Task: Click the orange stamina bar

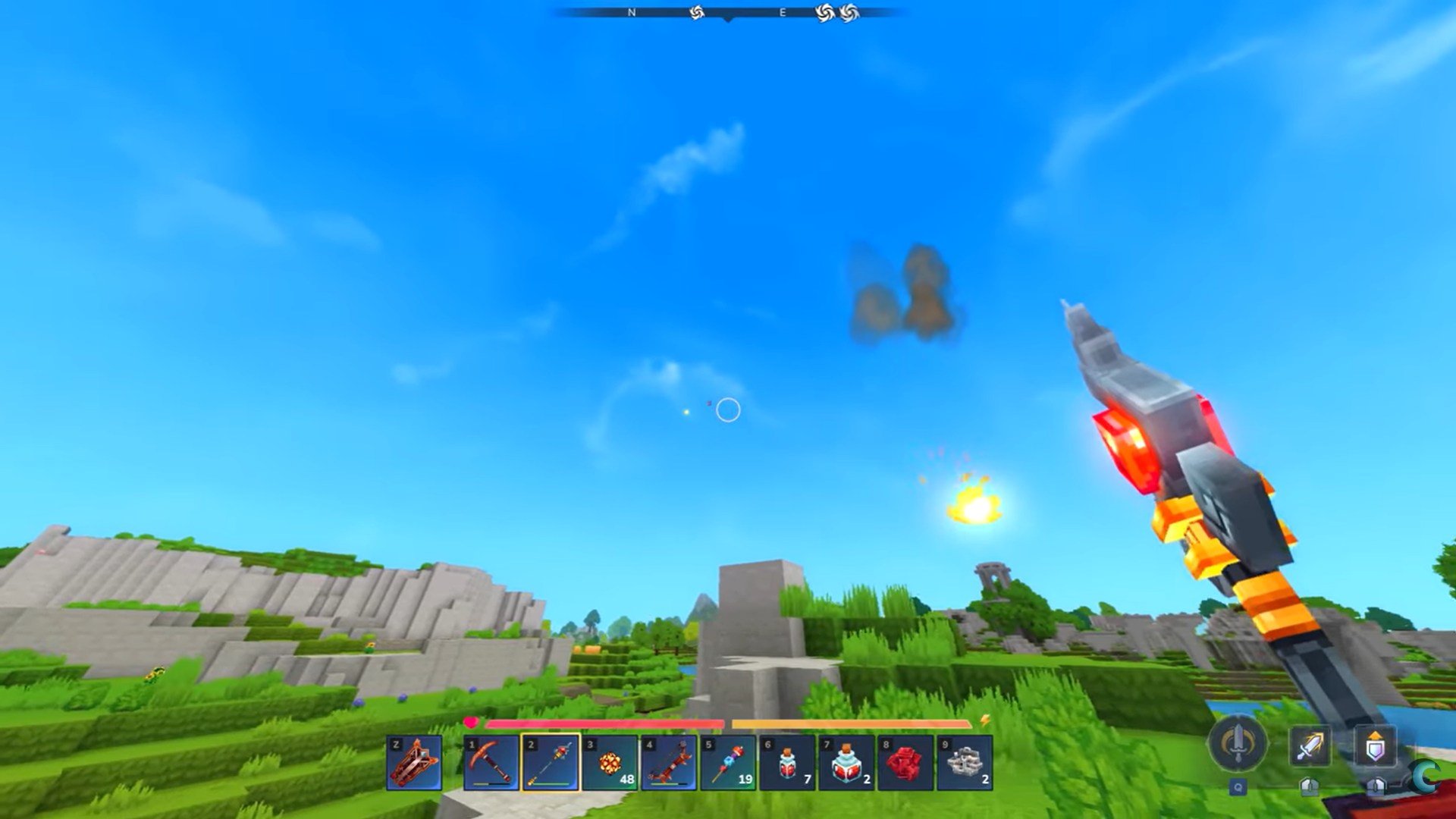Action: [x=857, y=724]
